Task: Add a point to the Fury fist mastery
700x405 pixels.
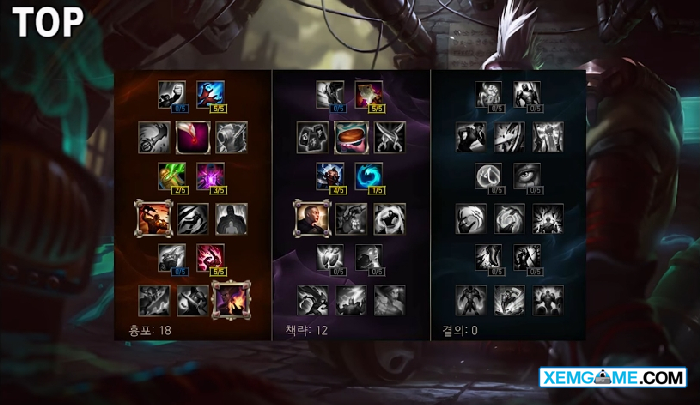Action: 171,93
